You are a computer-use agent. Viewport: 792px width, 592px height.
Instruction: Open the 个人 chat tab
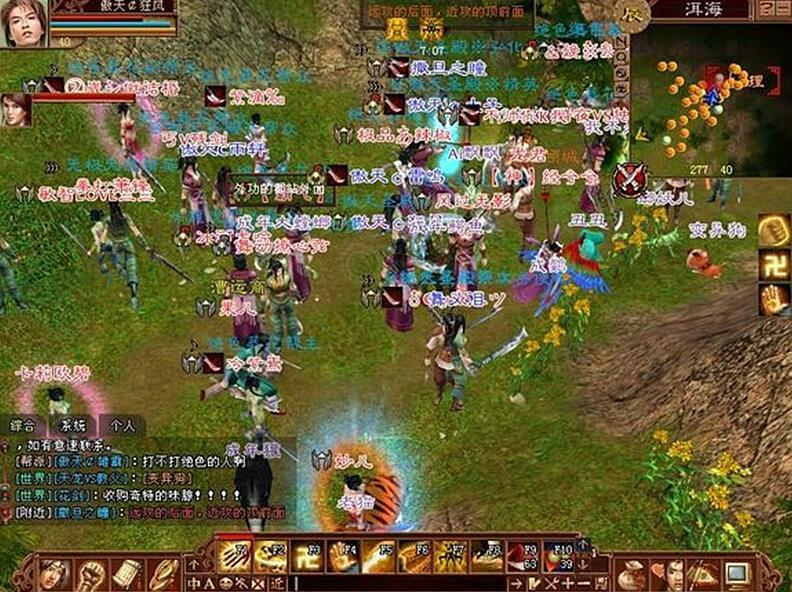tap(122, 424)
